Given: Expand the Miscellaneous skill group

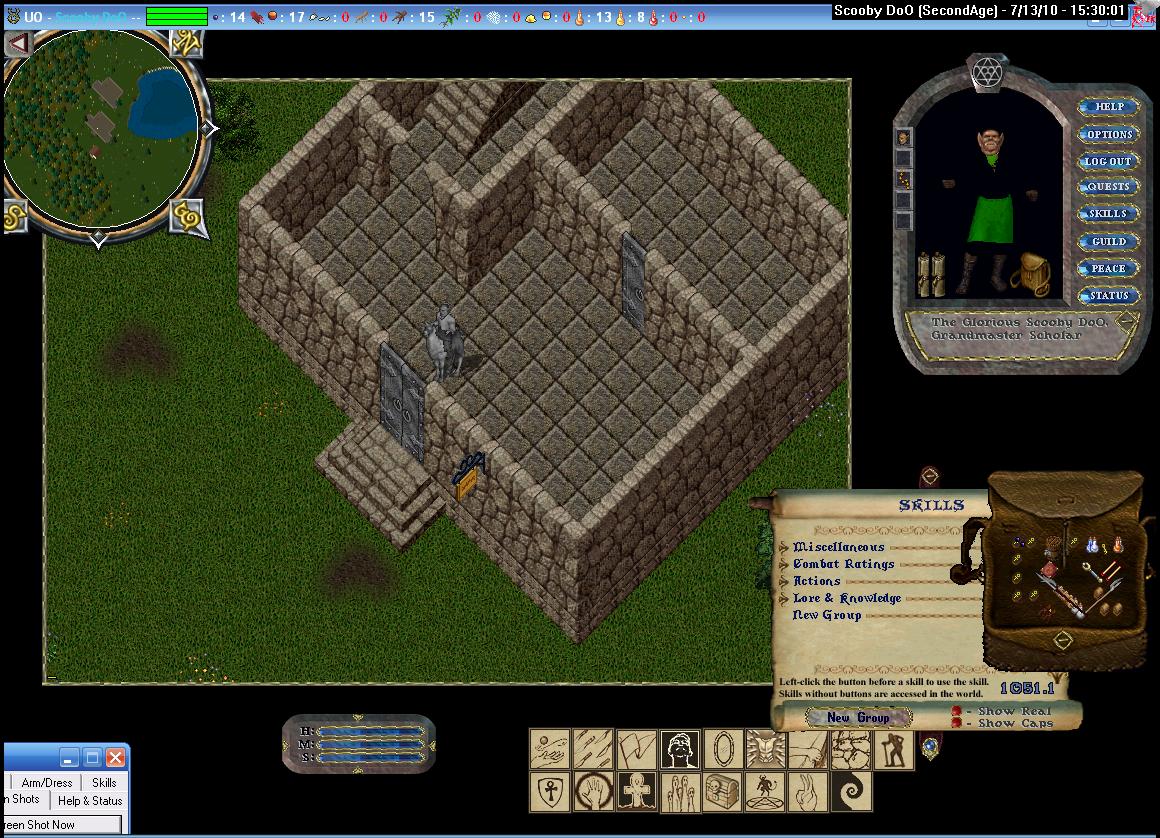Looking at the screenshot, I should coord(784,547).
